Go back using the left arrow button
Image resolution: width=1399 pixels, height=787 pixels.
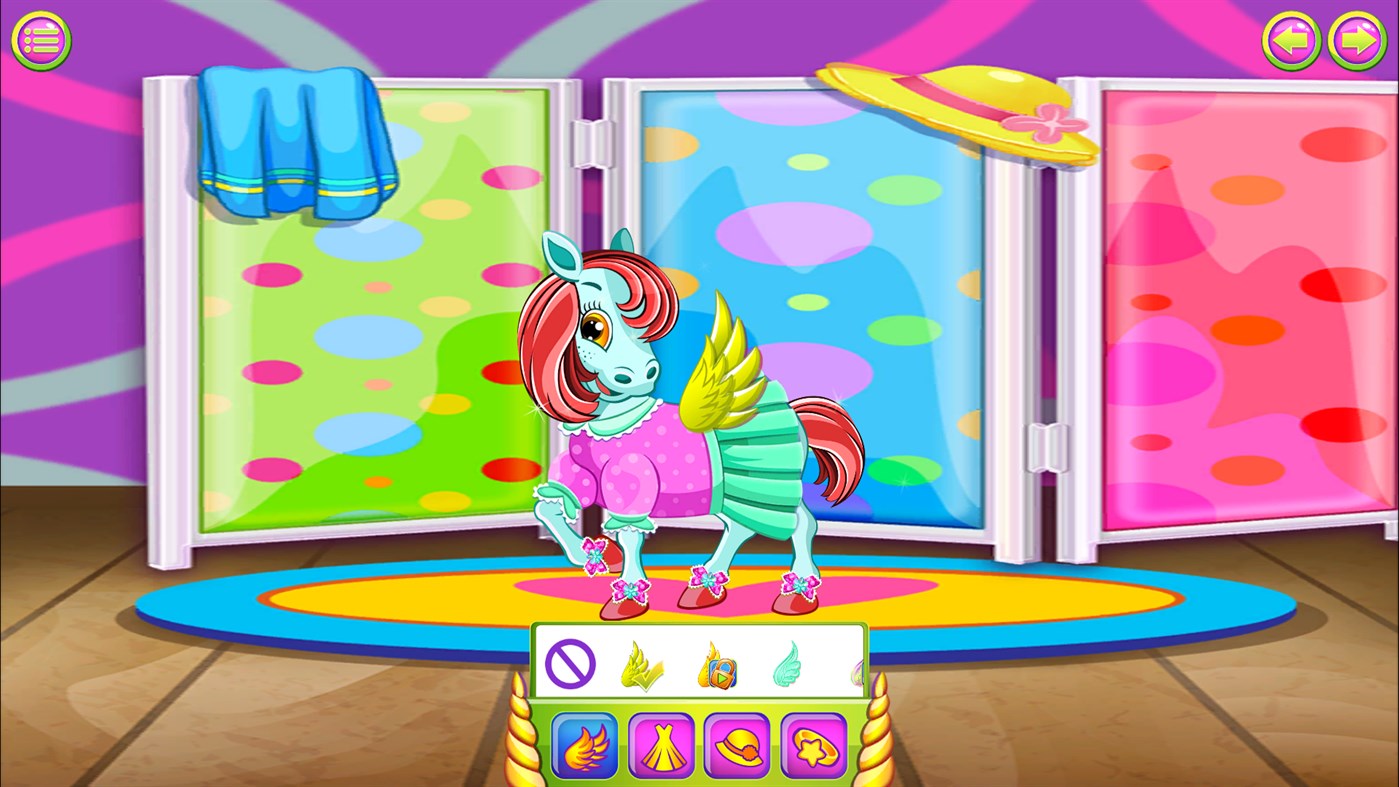1291,40
